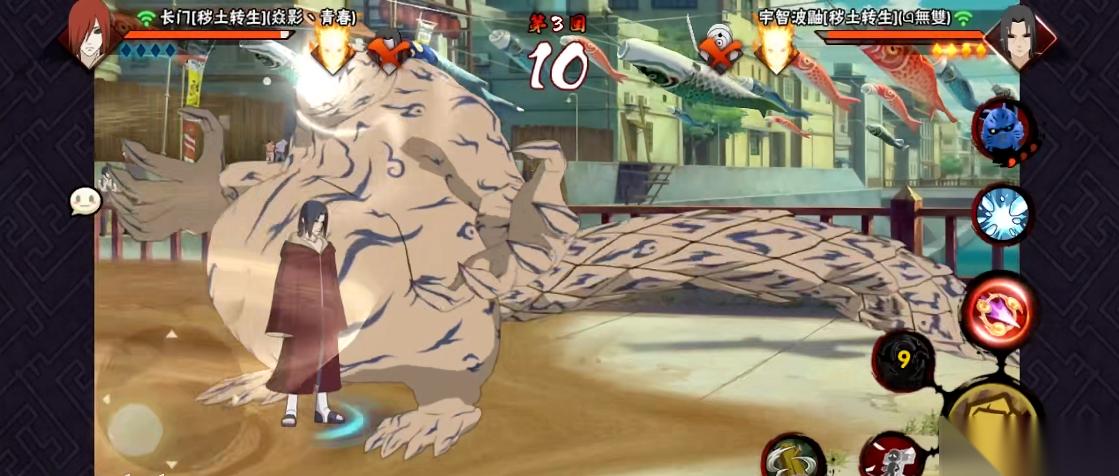Image resolution: width=1119 pixels, height=476 pixels.
Task: Summon the blue beast assist
Action: click(1001, 133)
